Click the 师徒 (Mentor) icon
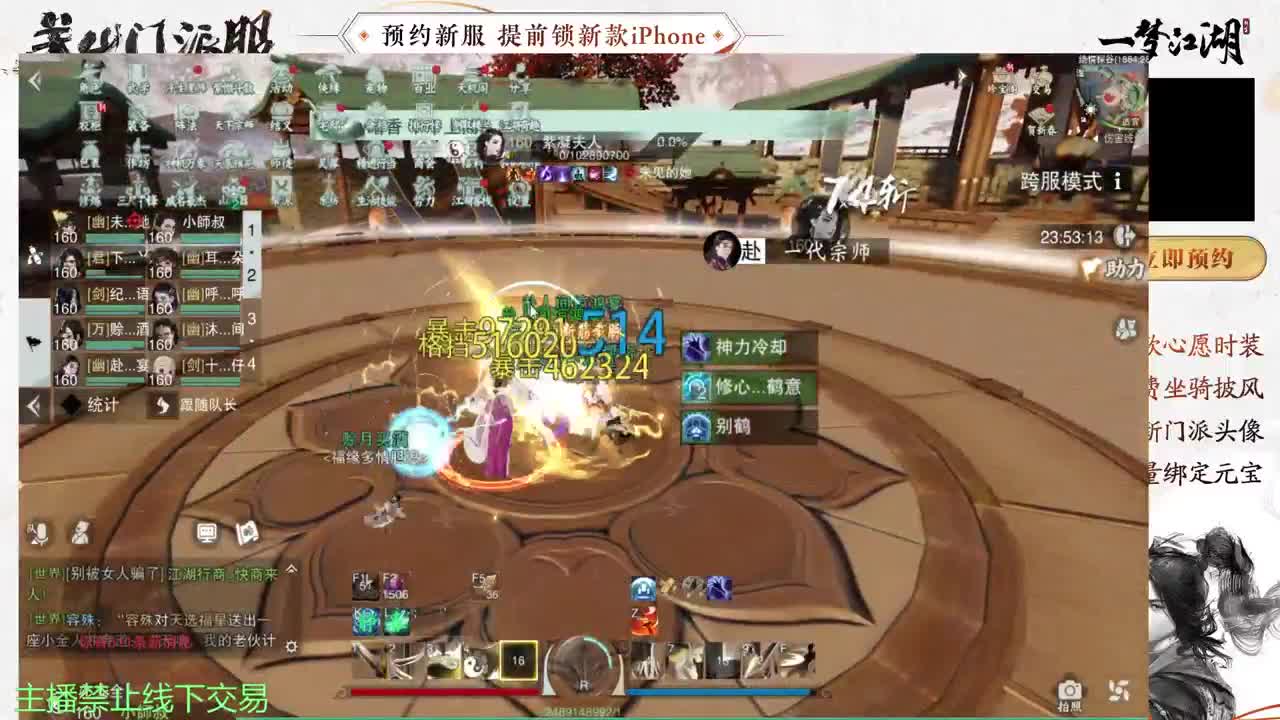Viewport: 1280px width, 720px height. click(x=282, y=162)
